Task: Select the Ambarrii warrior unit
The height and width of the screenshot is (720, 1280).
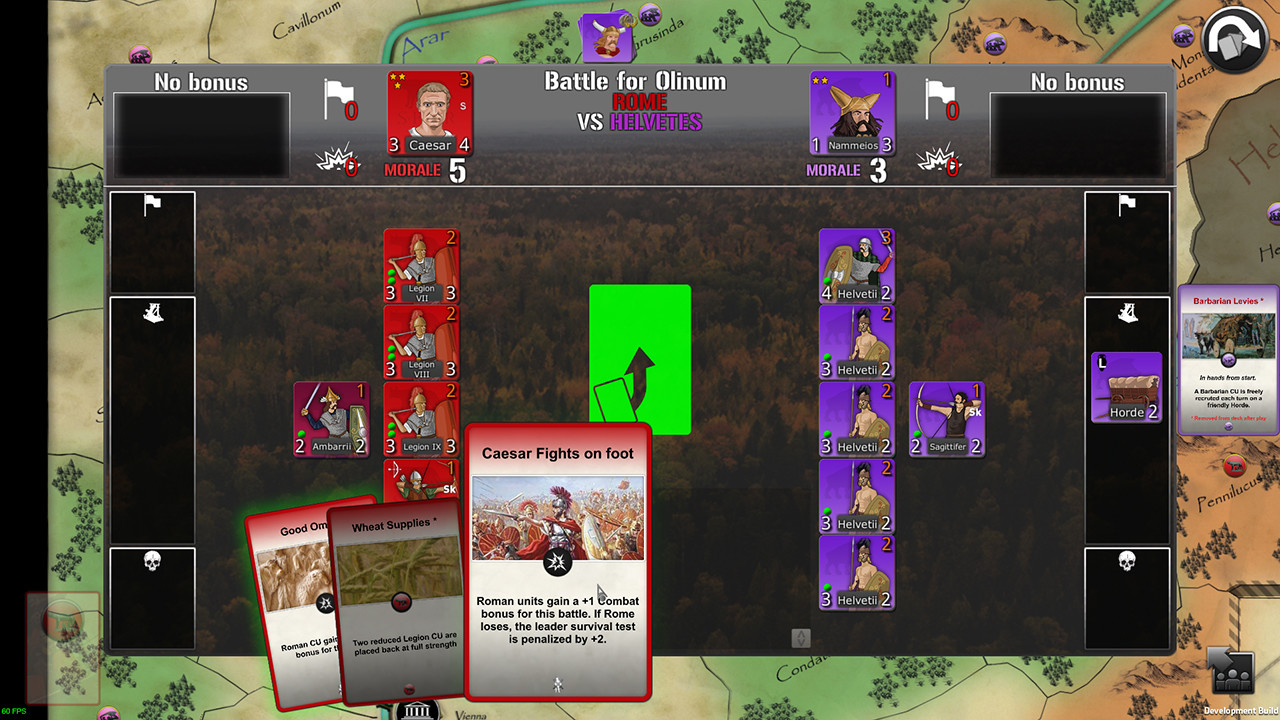Action: point(331,418)
